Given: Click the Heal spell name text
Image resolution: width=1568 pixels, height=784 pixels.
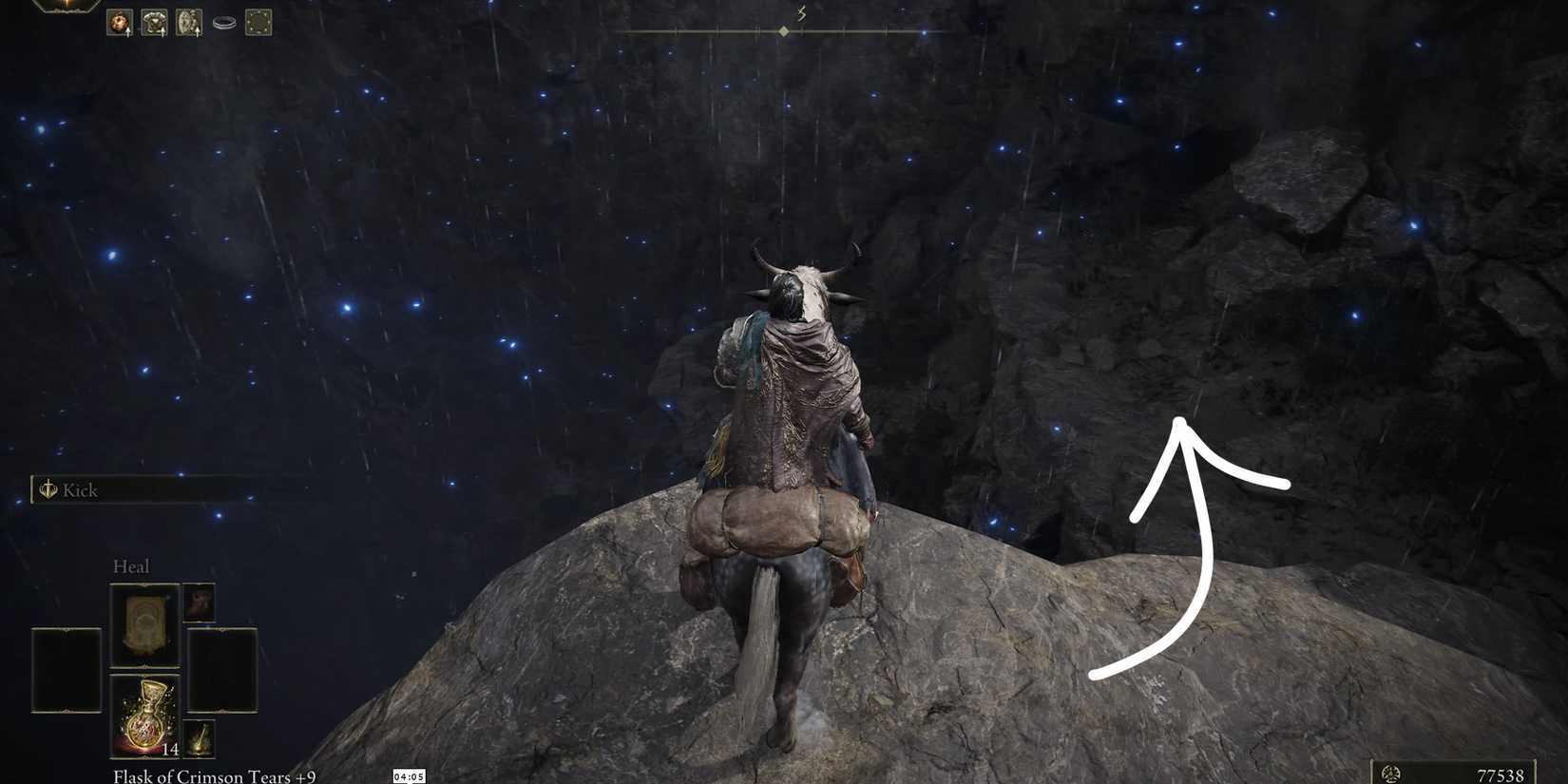Looking at the screenshot, I should click(x=132, y=566).
